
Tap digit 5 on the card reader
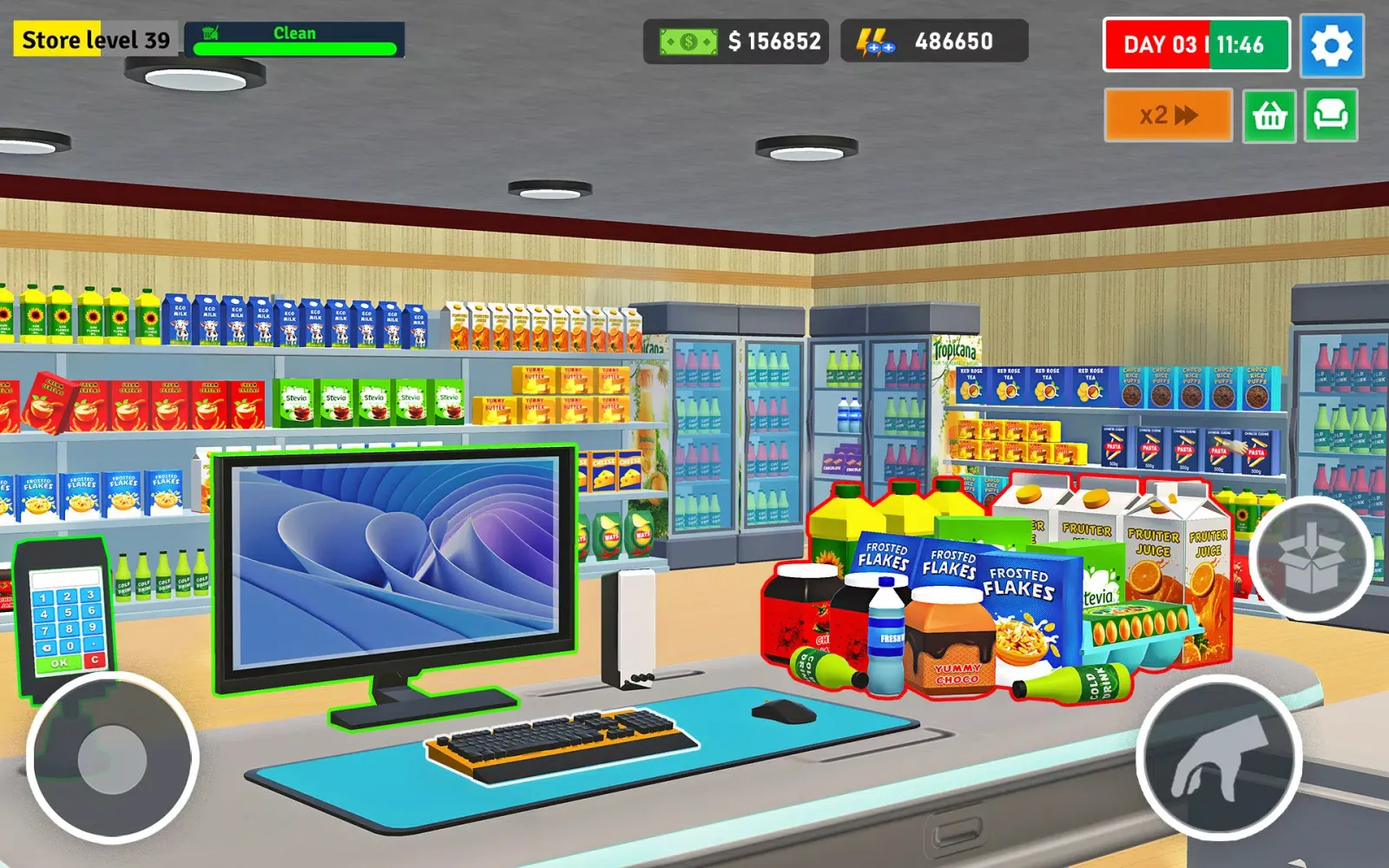click(69, 613)
